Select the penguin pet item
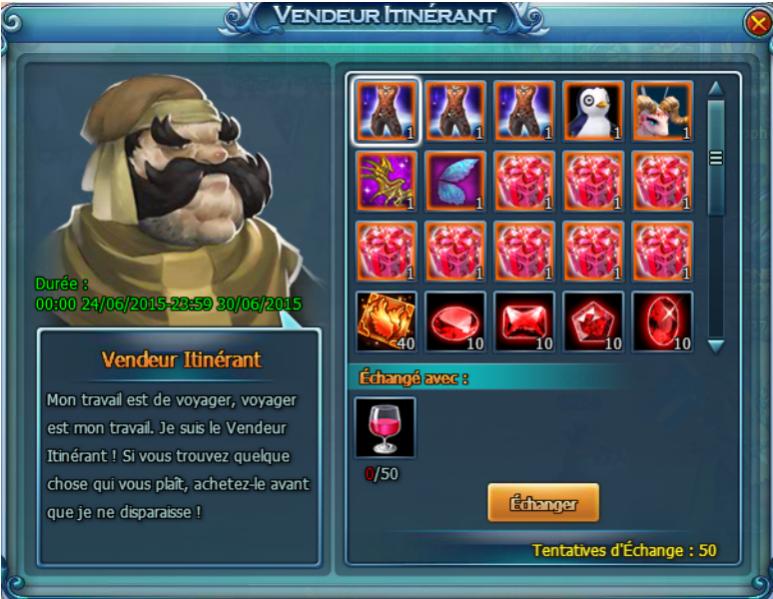The height and width of the screenshot is (599, 773). [x=593, y=111]
